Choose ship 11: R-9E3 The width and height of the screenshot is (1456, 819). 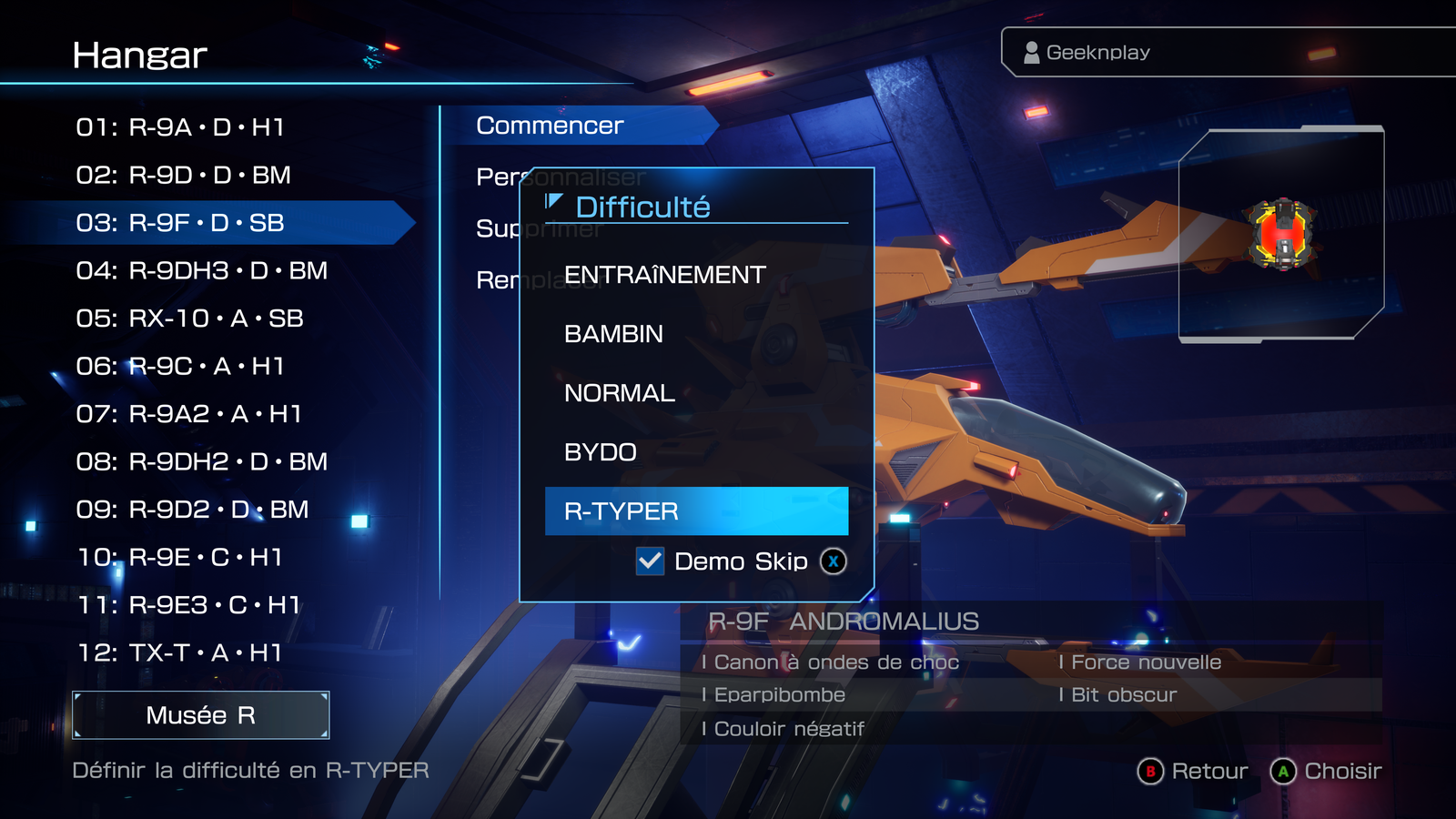click(x=188, y=605)
